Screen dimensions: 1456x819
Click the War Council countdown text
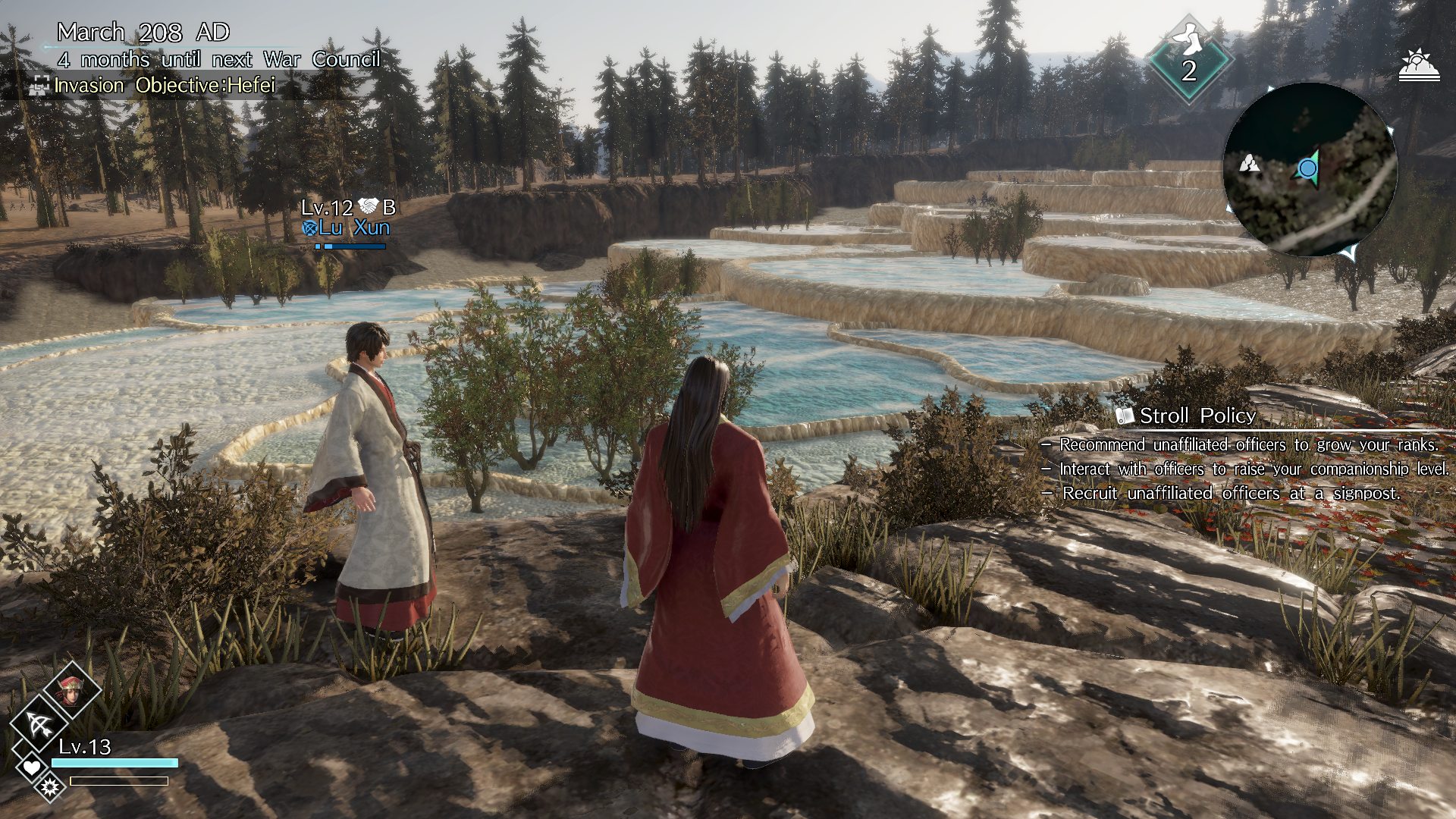point(220,58)
